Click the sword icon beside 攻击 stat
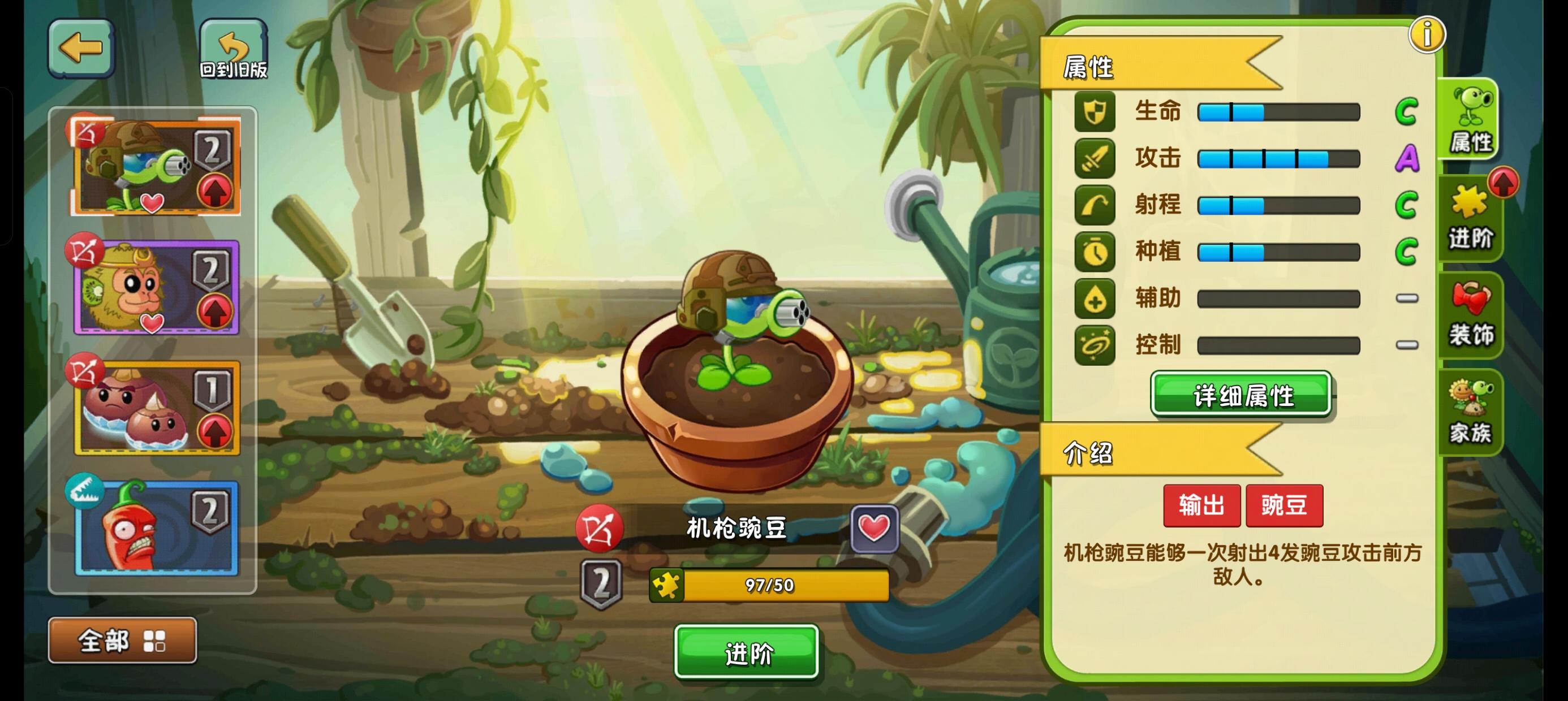This screenshot has width=1568, height=701. 1096,158
